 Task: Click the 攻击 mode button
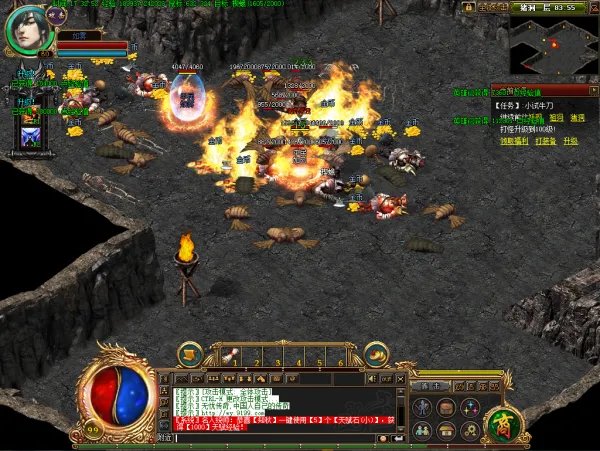[430, 385]
